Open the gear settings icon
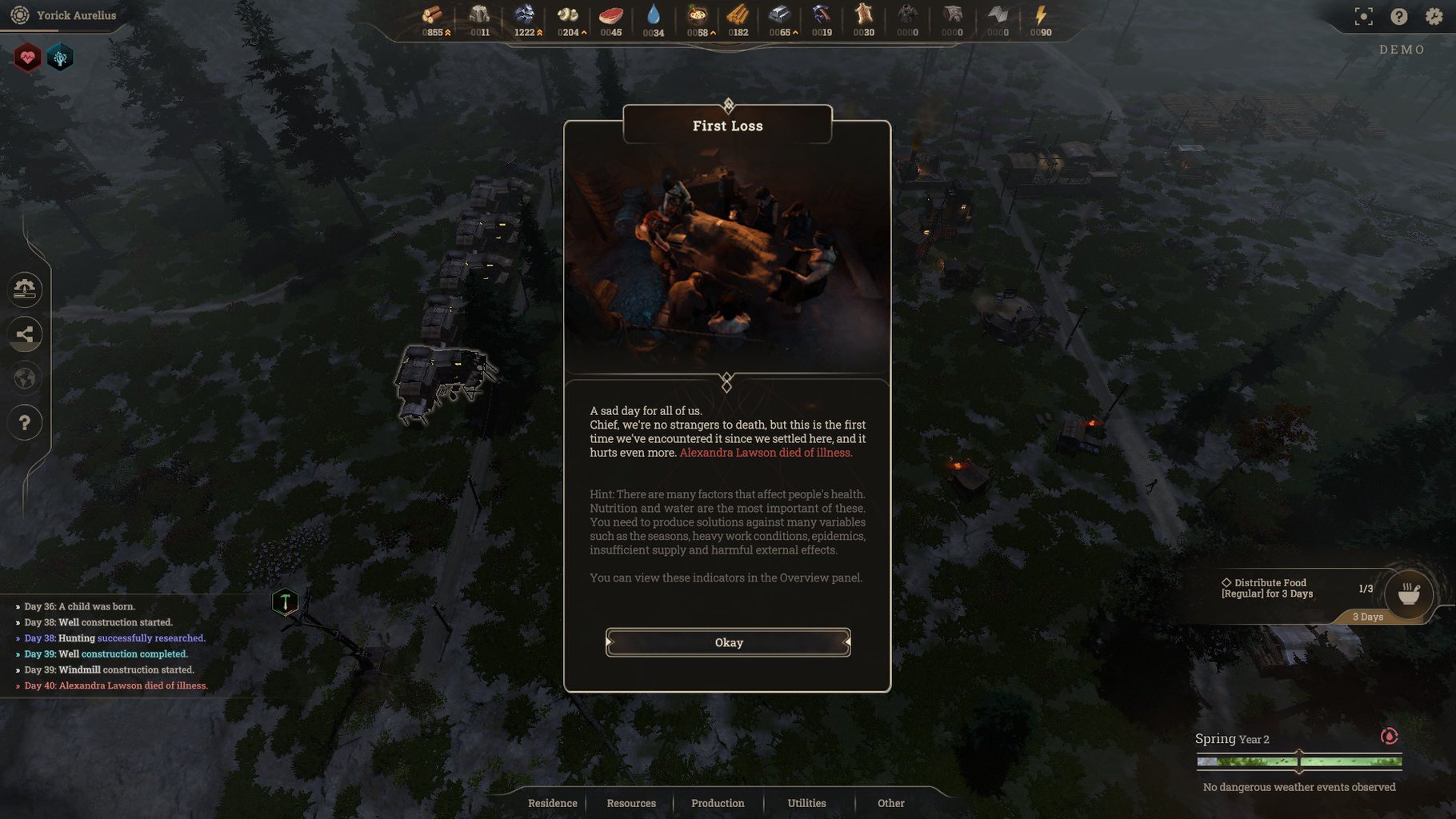Viewport: 1456px width, 819px height. [1434, 16]
